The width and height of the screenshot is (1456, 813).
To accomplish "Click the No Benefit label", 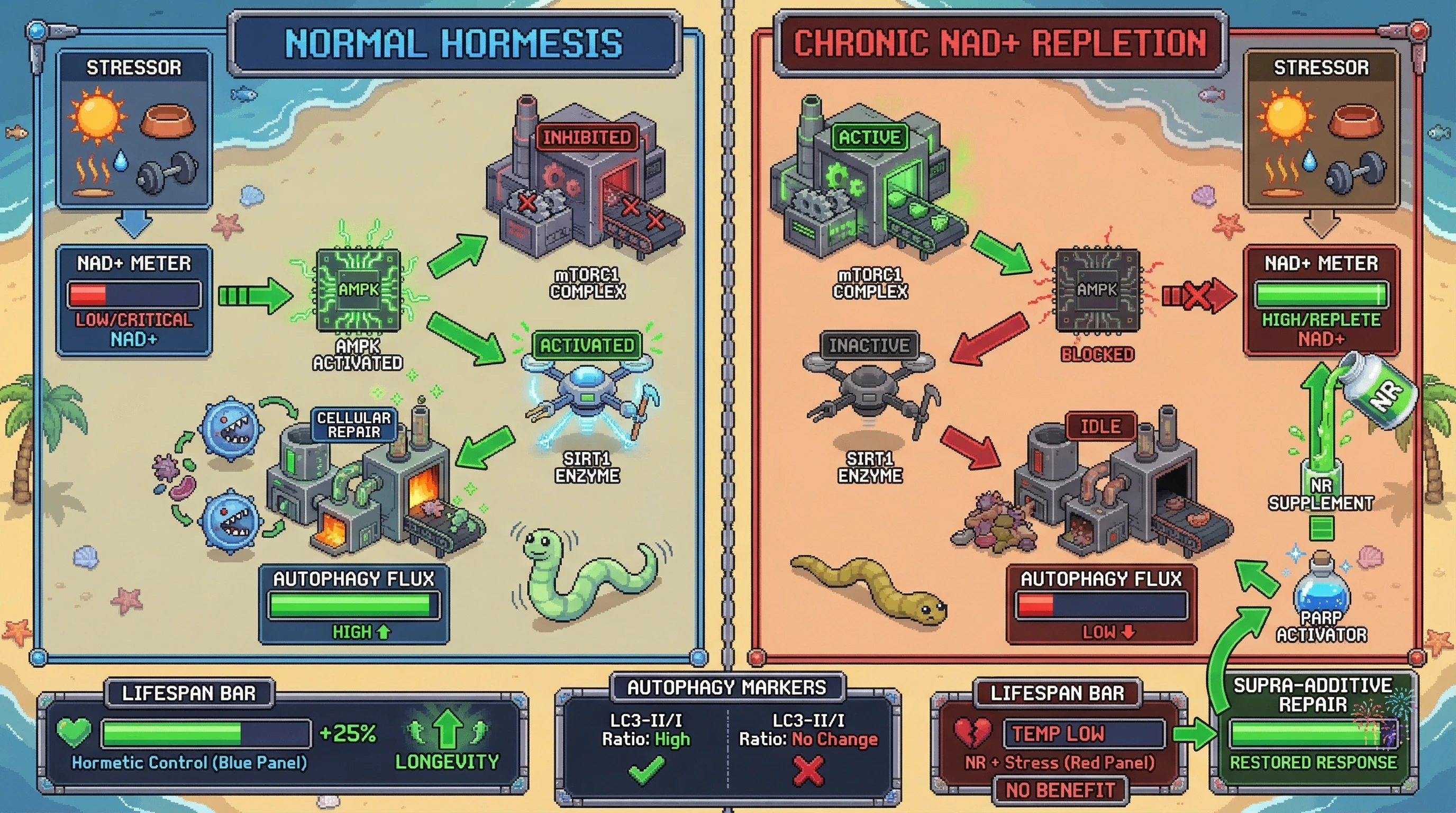I will (x=1060, y=790).
